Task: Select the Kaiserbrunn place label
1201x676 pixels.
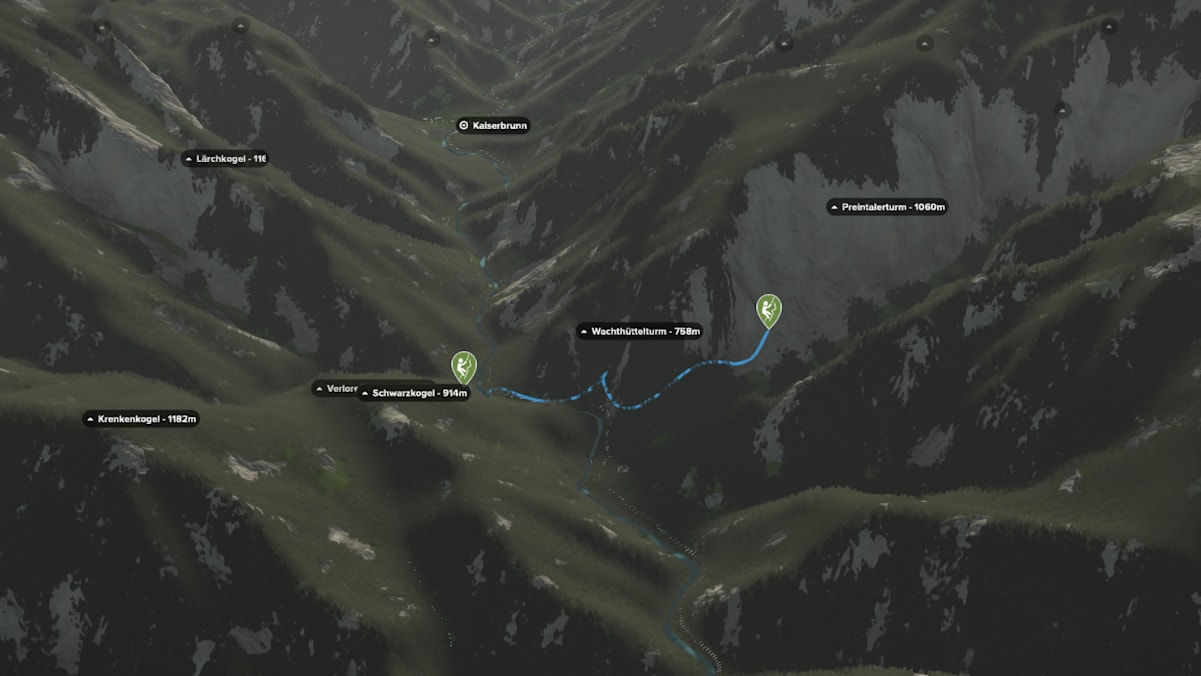Action: click(x=492, y=125)
